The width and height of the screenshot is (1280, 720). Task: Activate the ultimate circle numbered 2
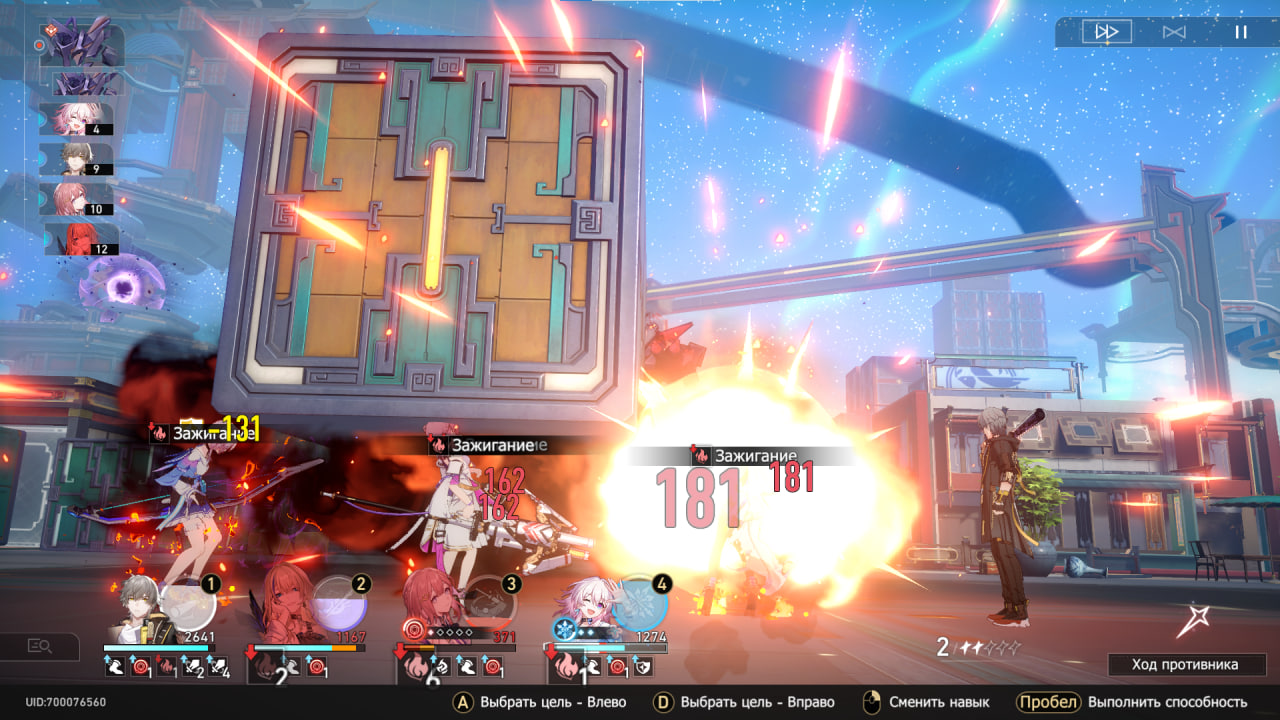pyautogui.click(x=340, y=606)
